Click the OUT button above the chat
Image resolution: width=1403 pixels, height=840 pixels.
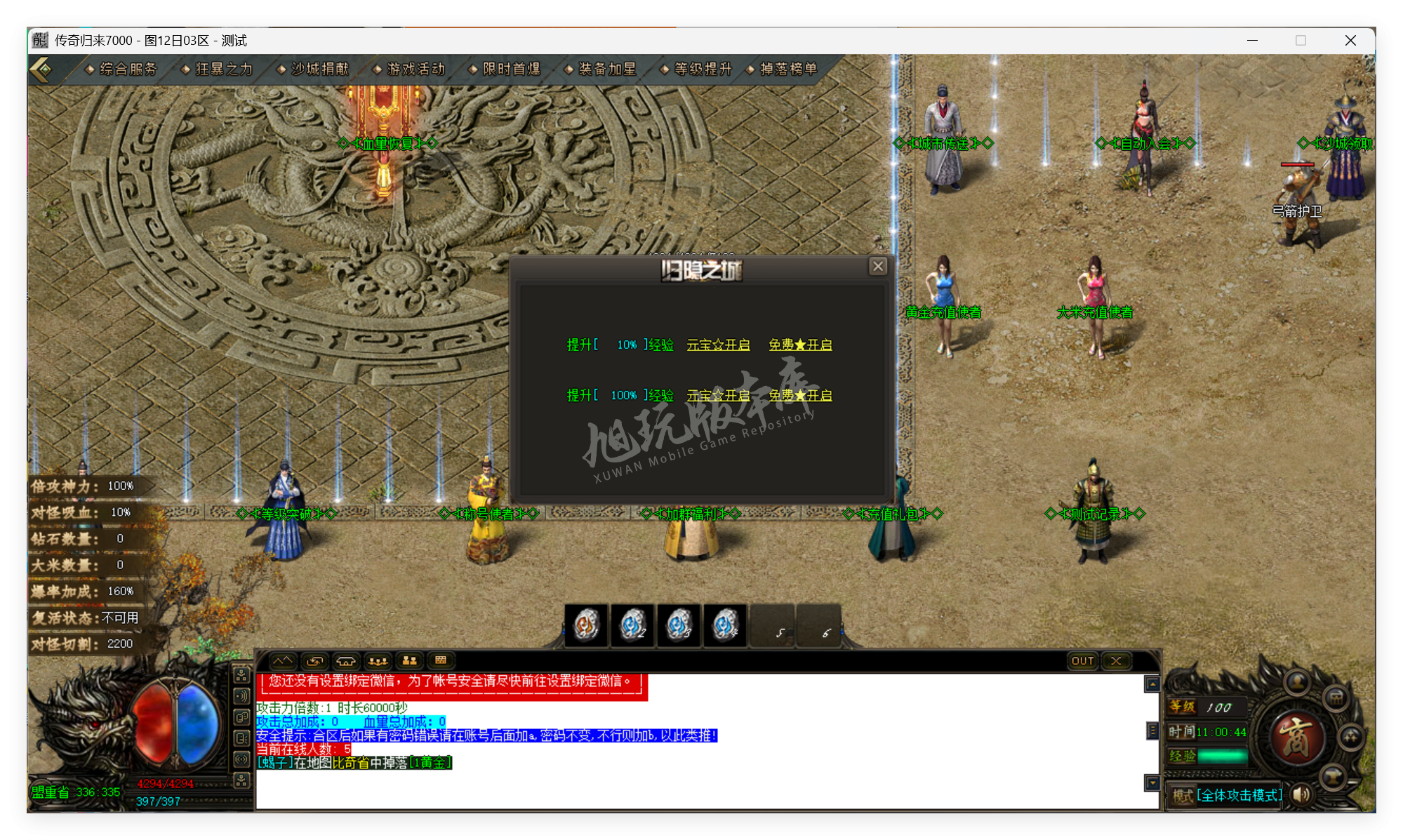(1082, 660)
